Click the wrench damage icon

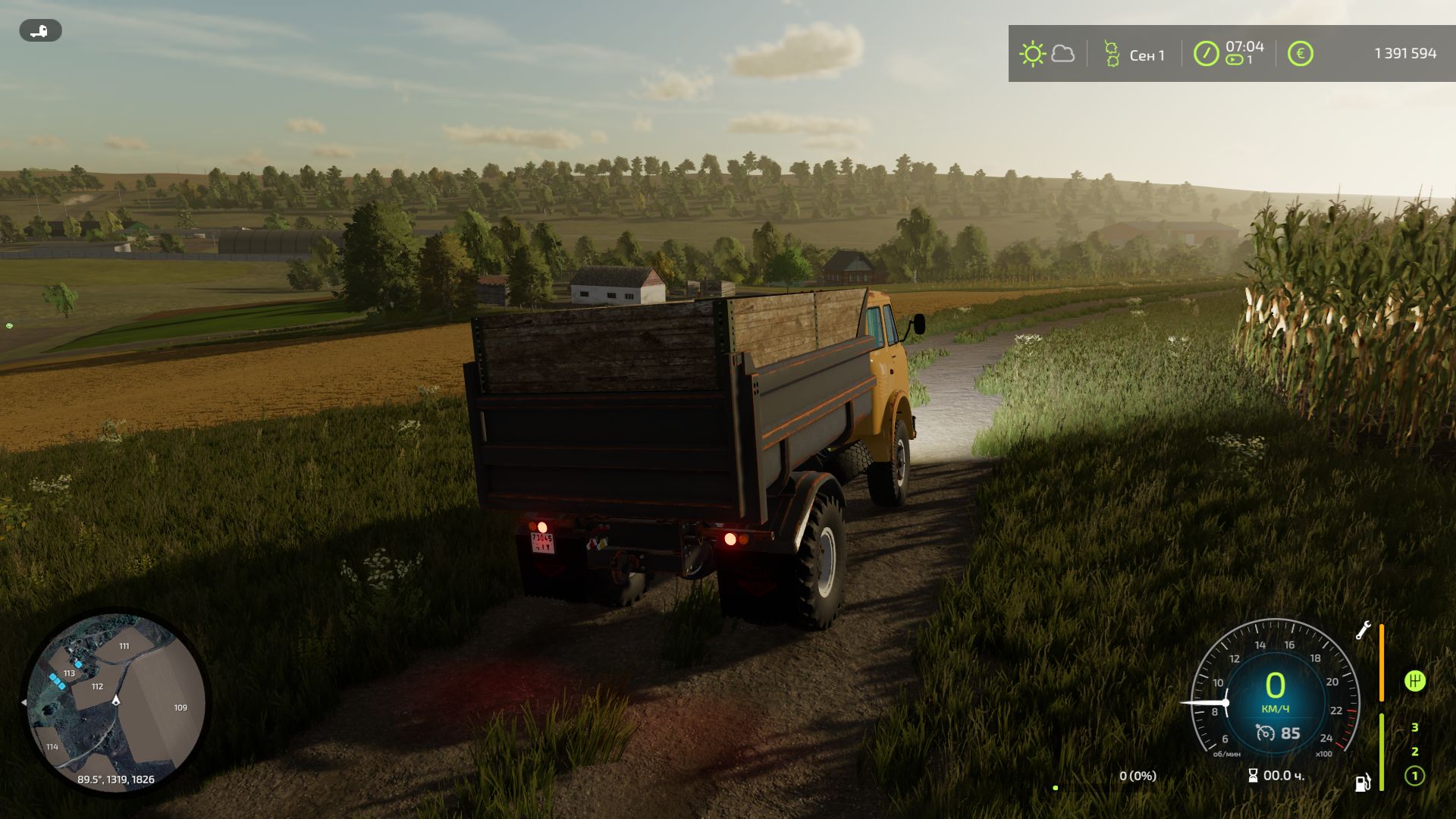click(x=1363, y=630)
